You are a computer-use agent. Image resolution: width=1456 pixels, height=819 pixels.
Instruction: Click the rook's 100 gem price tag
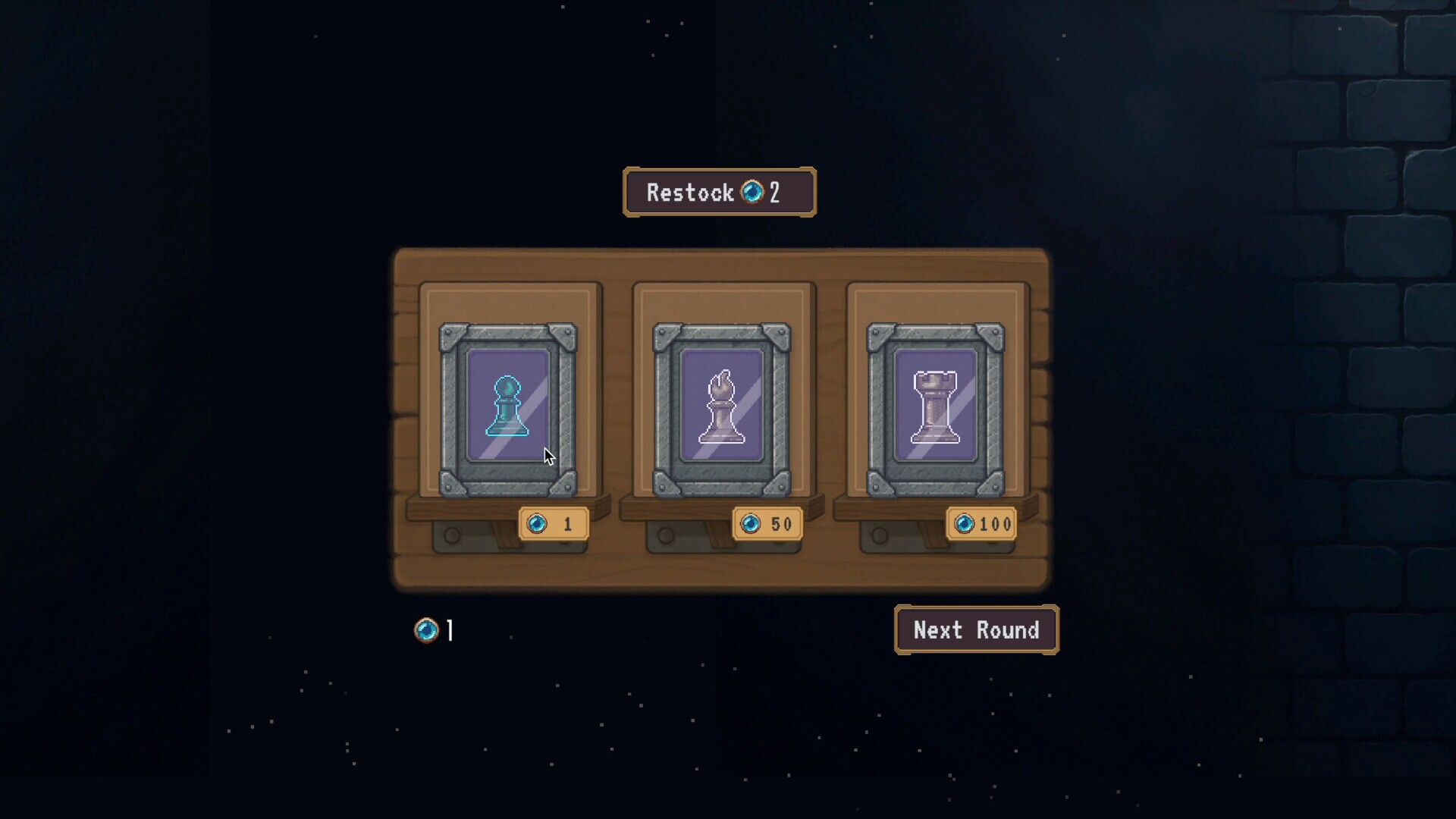(x=981, y=523)
